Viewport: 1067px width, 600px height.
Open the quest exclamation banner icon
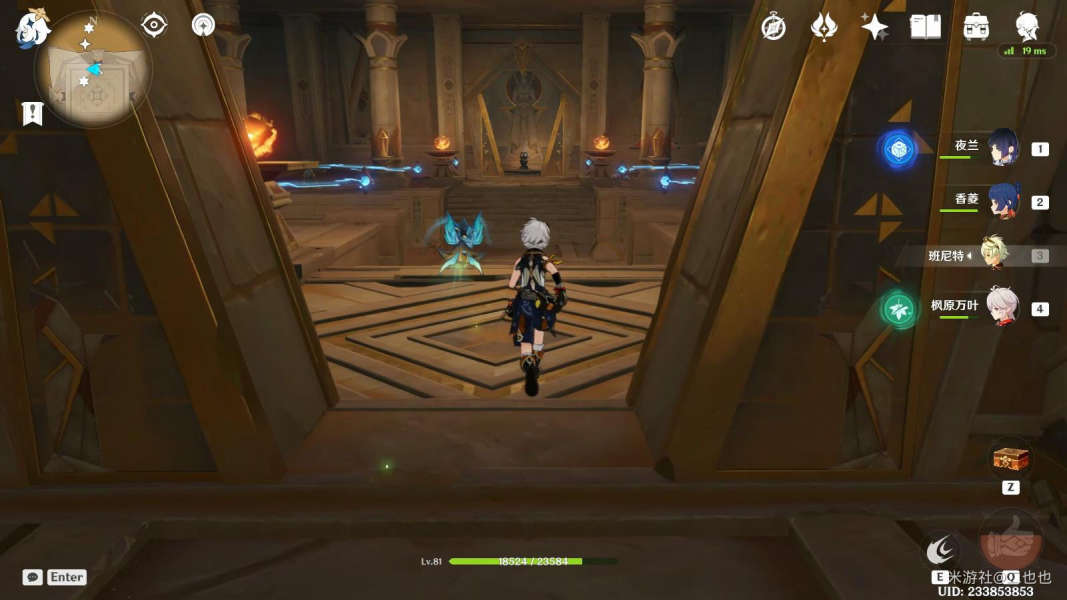[32, 113]
